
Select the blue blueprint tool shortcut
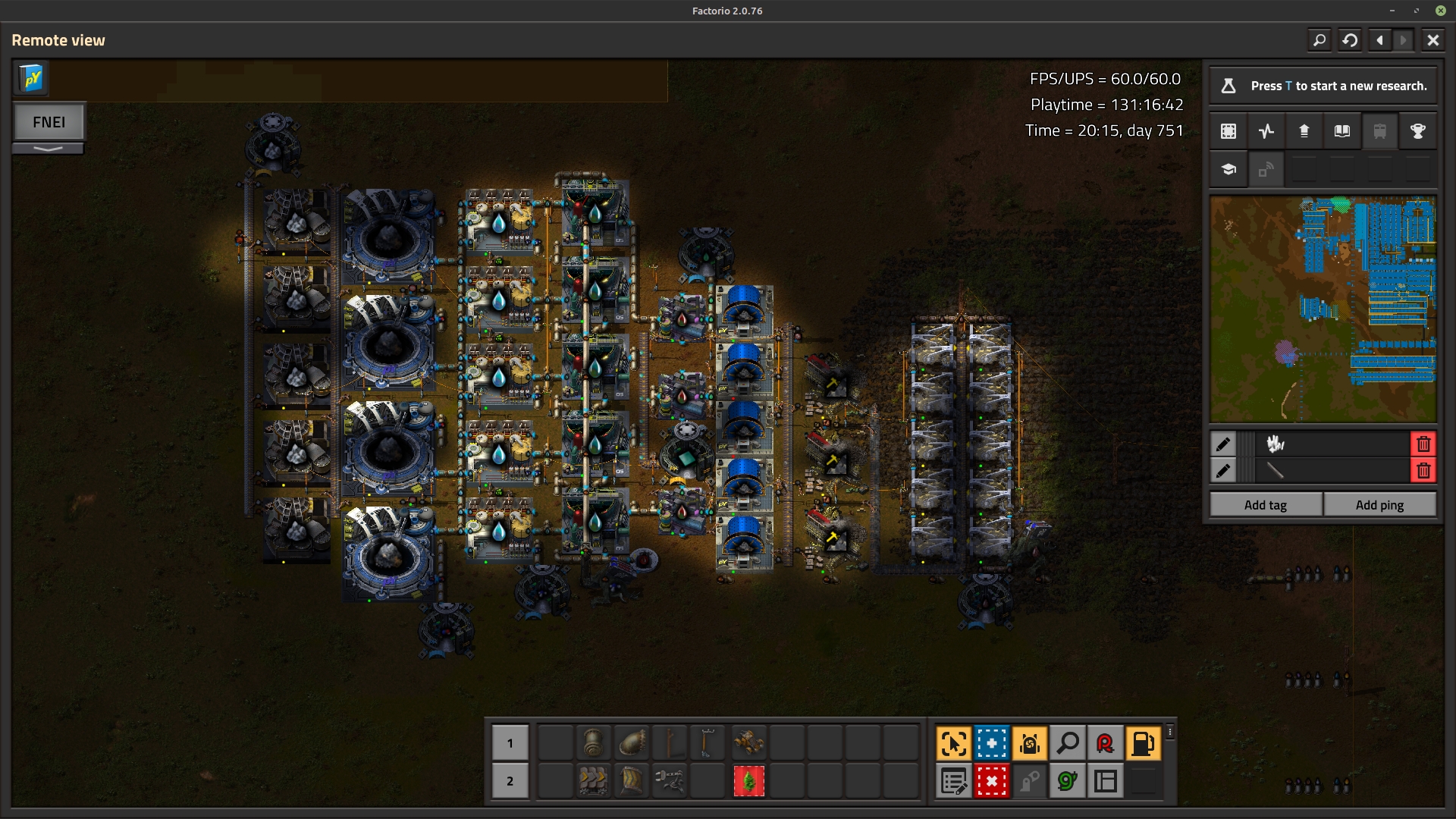pos(991,743)
